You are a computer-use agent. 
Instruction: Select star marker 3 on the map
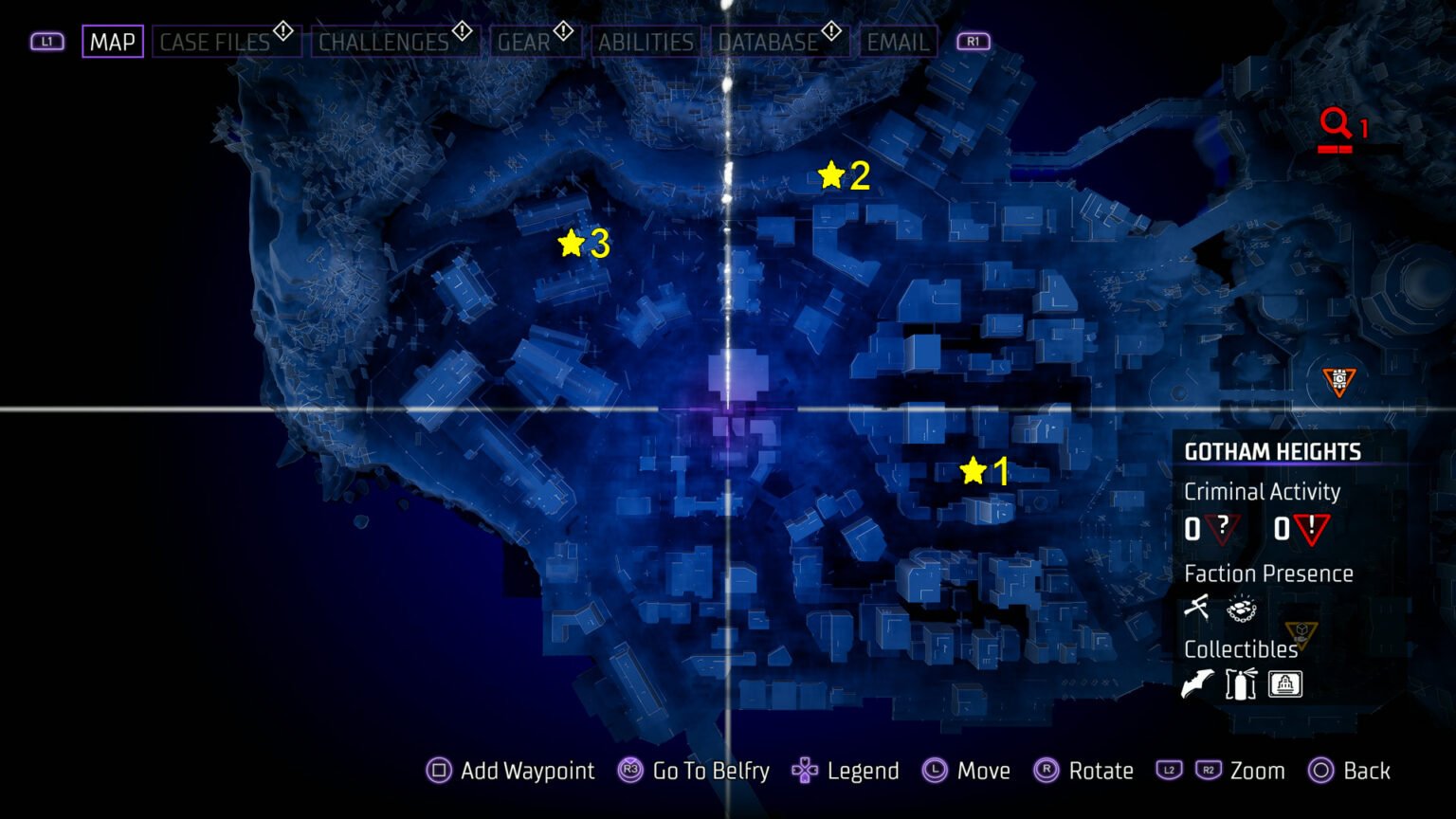coord(570,245)
